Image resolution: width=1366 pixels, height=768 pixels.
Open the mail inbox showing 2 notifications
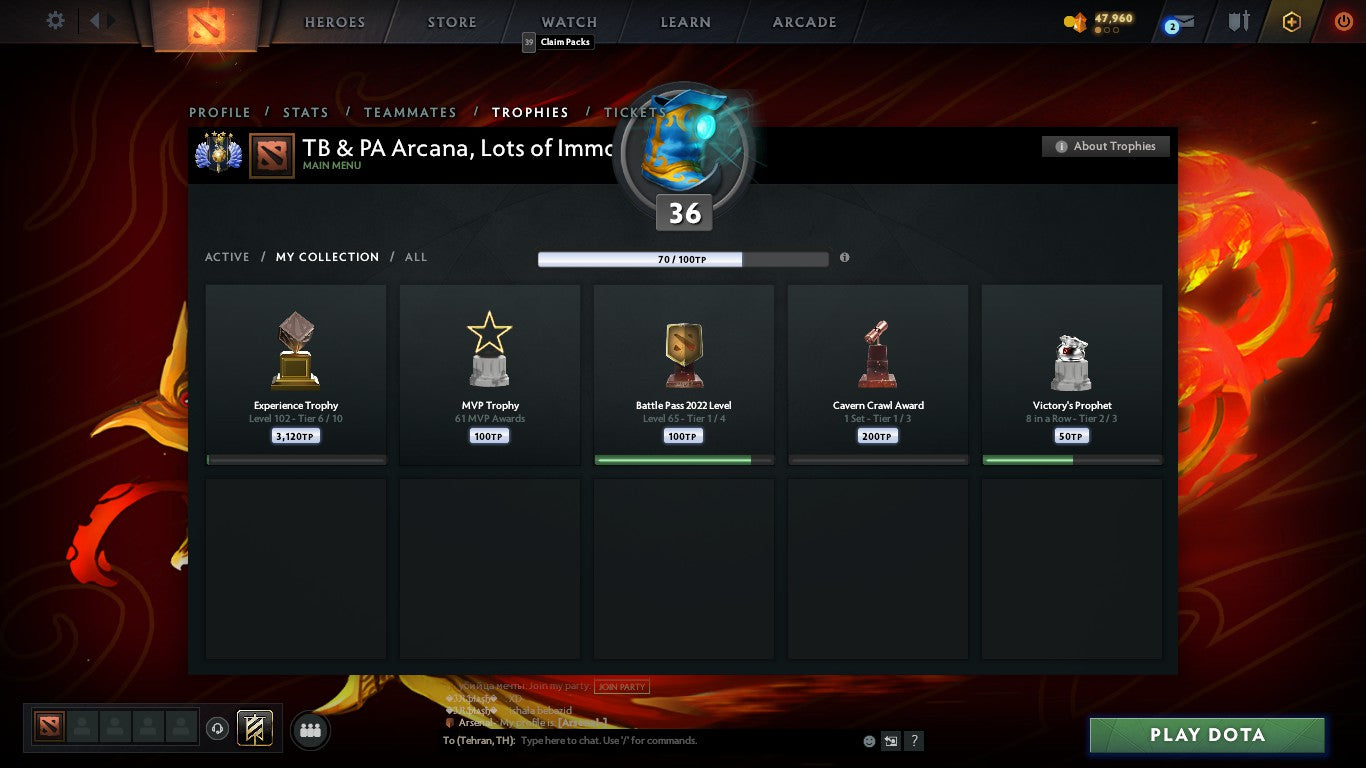pos(1178,22)
